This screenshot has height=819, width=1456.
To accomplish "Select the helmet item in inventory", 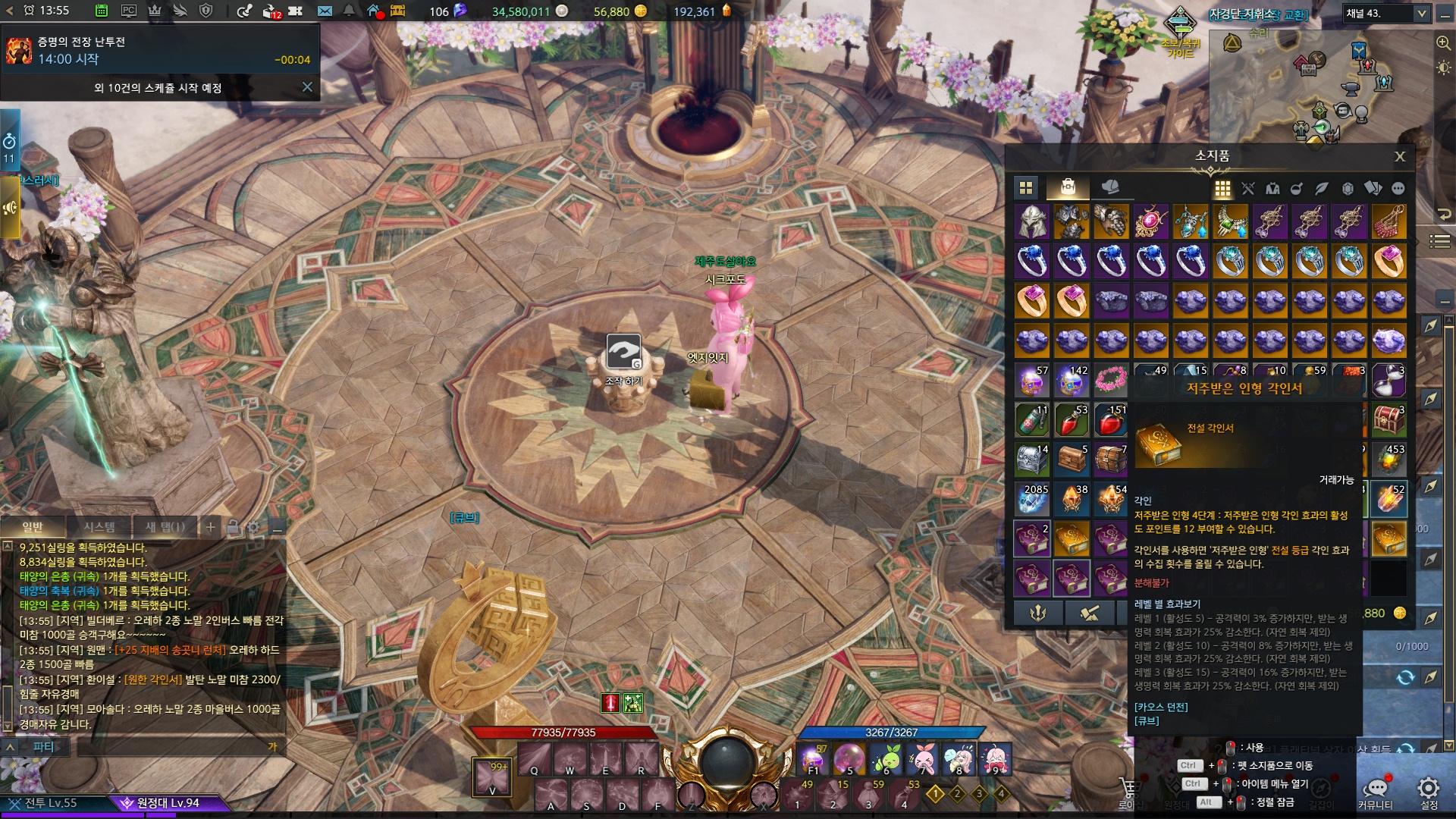I will click(1032, 222).
